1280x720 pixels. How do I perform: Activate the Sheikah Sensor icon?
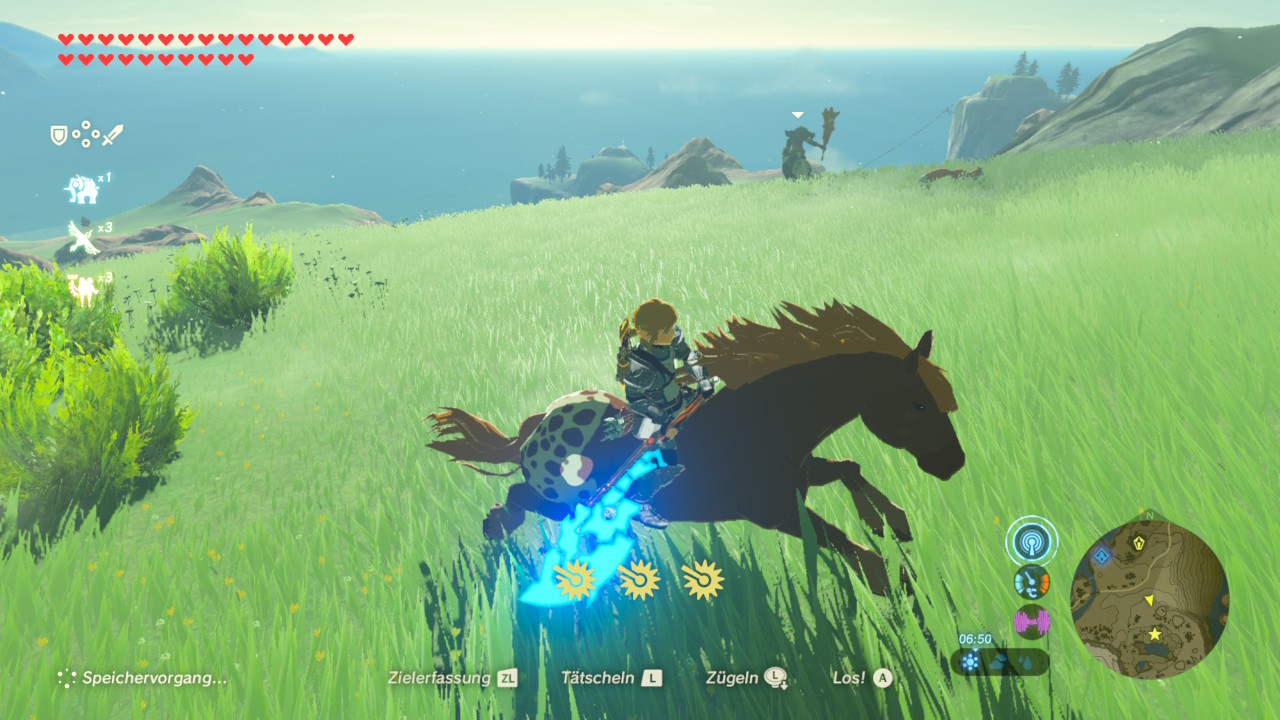point(1031,542)
